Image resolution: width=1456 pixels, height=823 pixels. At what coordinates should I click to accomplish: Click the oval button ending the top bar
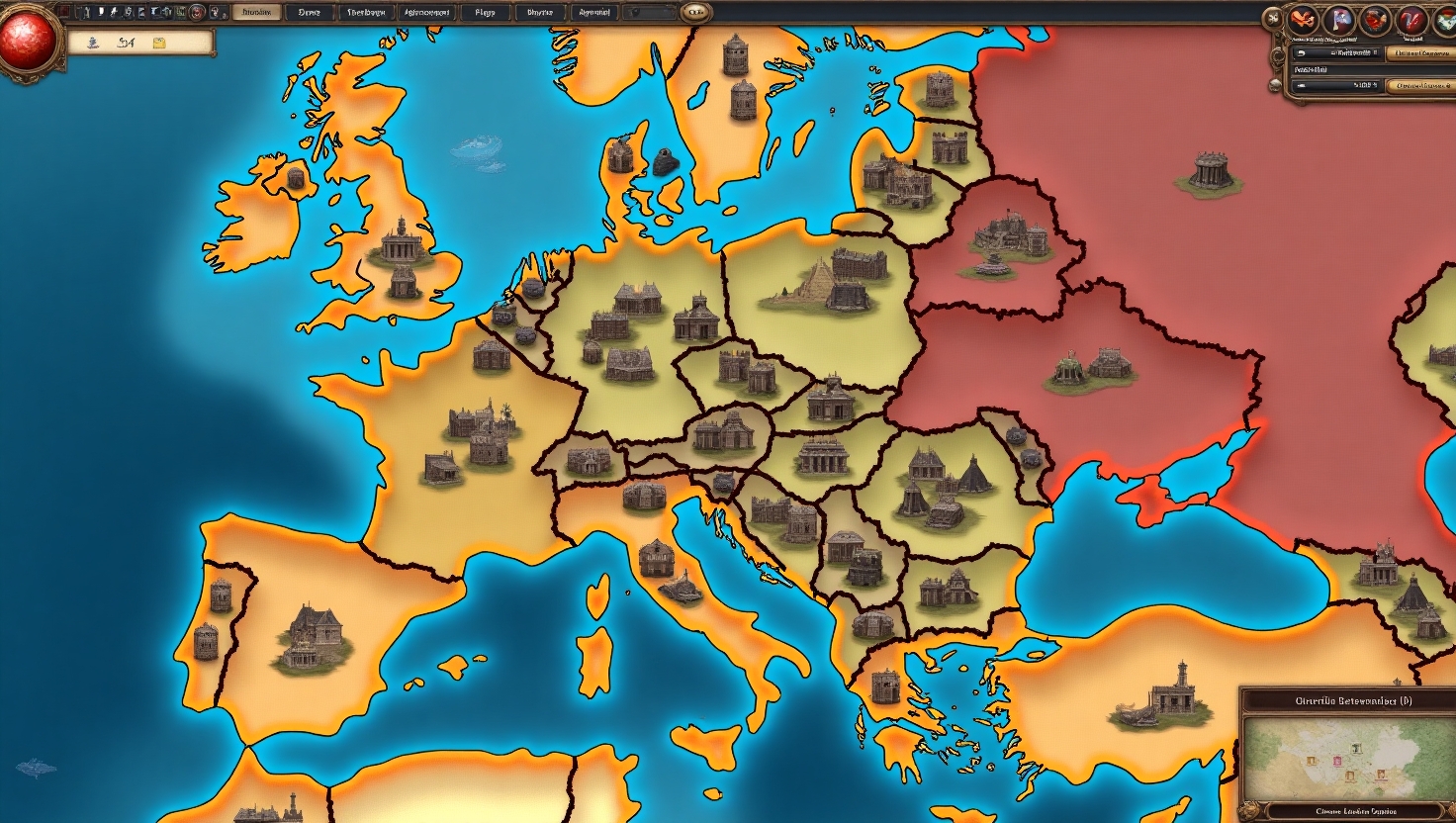(x=695, y=13)
